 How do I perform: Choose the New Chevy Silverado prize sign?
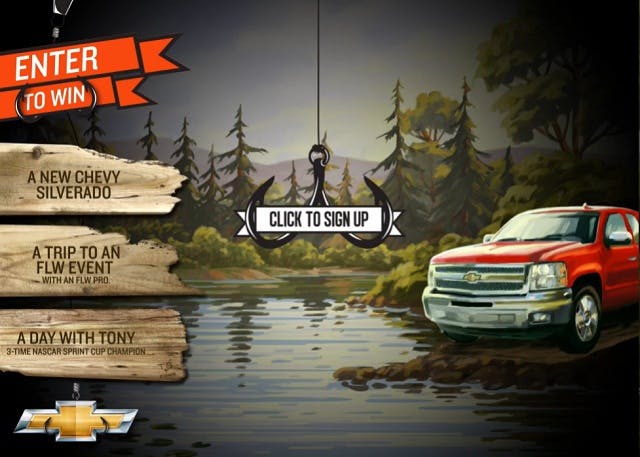pos(88,180)
